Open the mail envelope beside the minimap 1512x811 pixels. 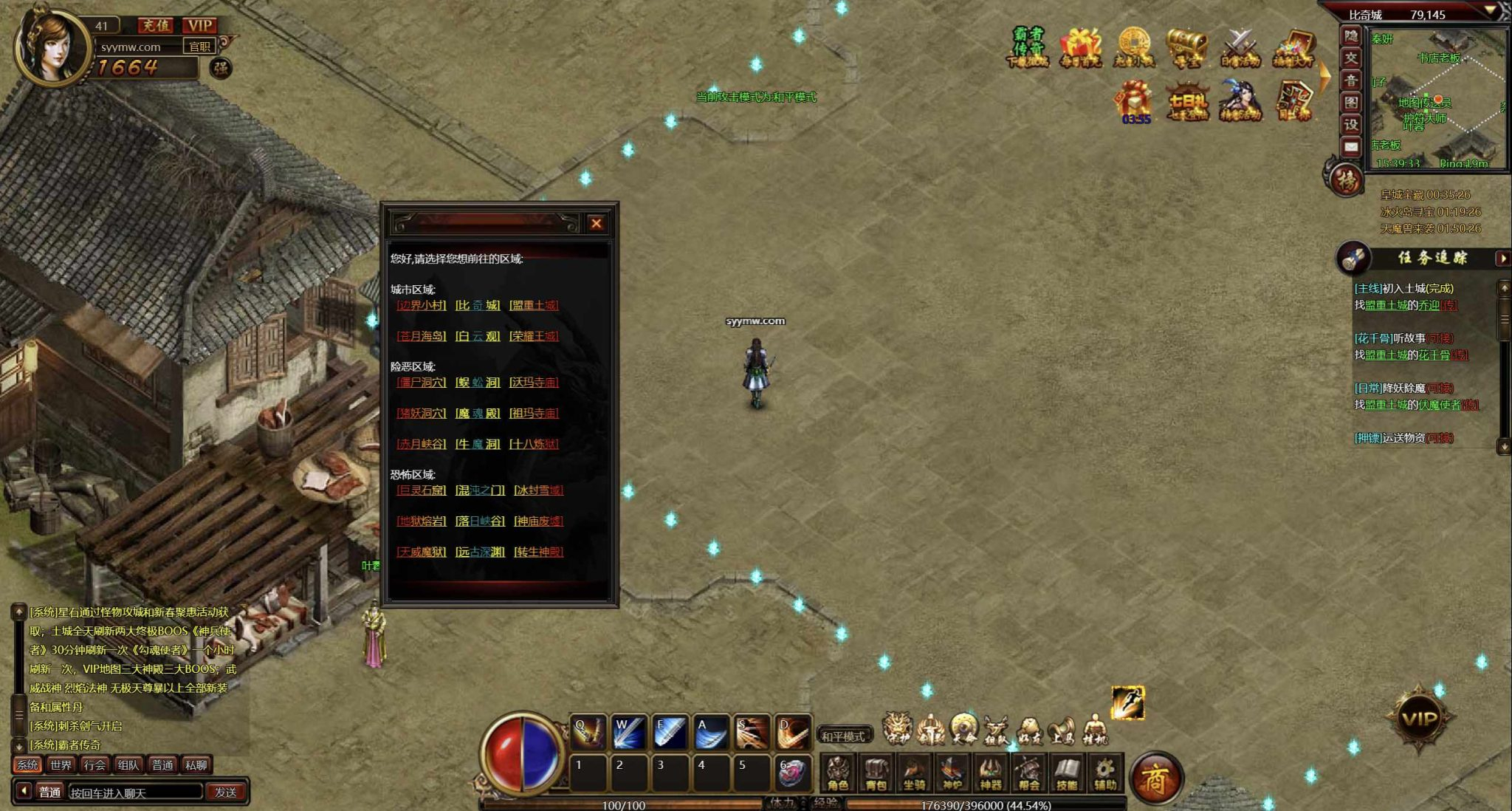point(1351,147)
